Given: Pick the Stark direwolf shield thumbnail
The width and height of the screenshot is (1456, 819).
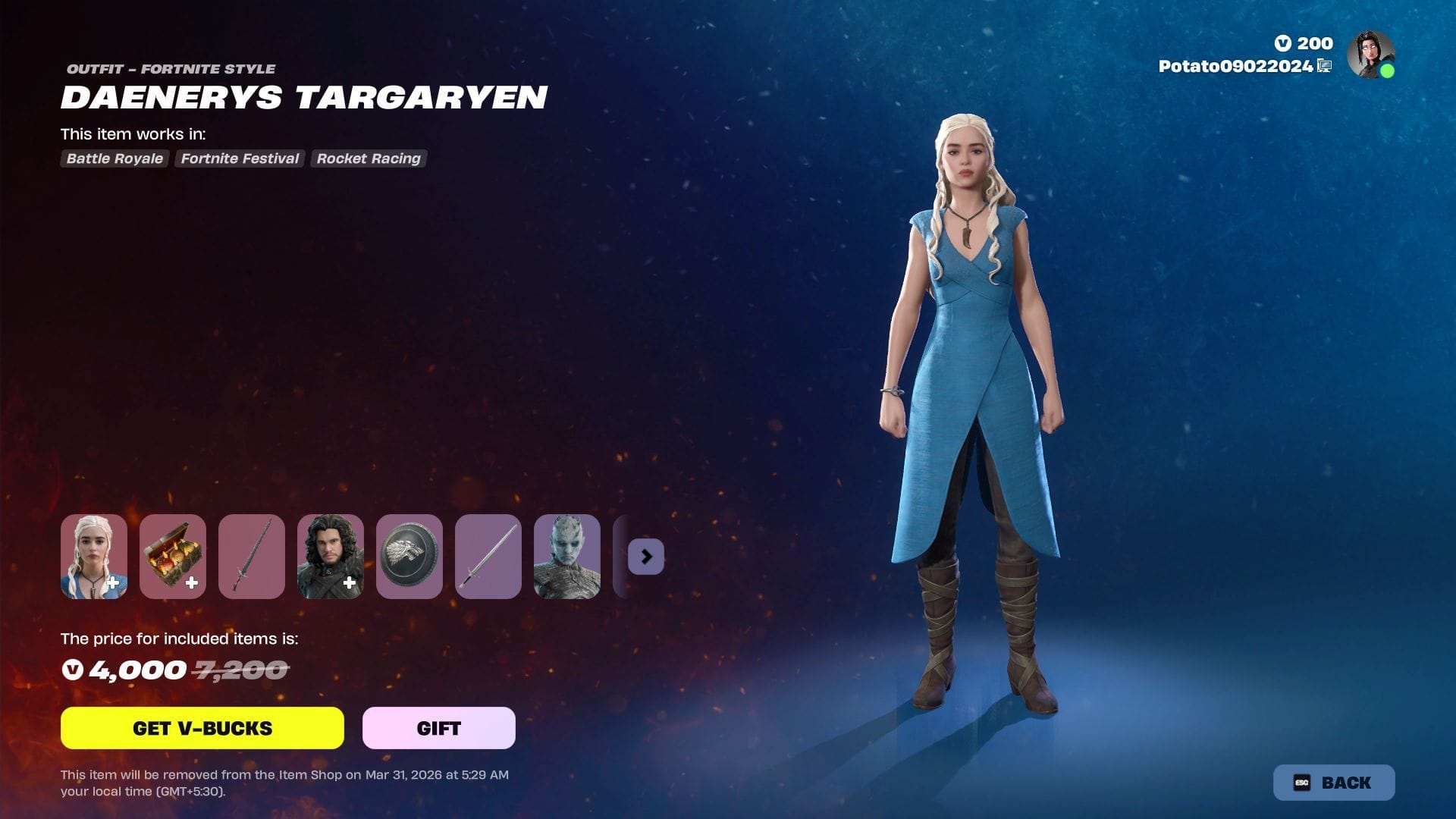Looking at the screenshot, I should (409, 557).
